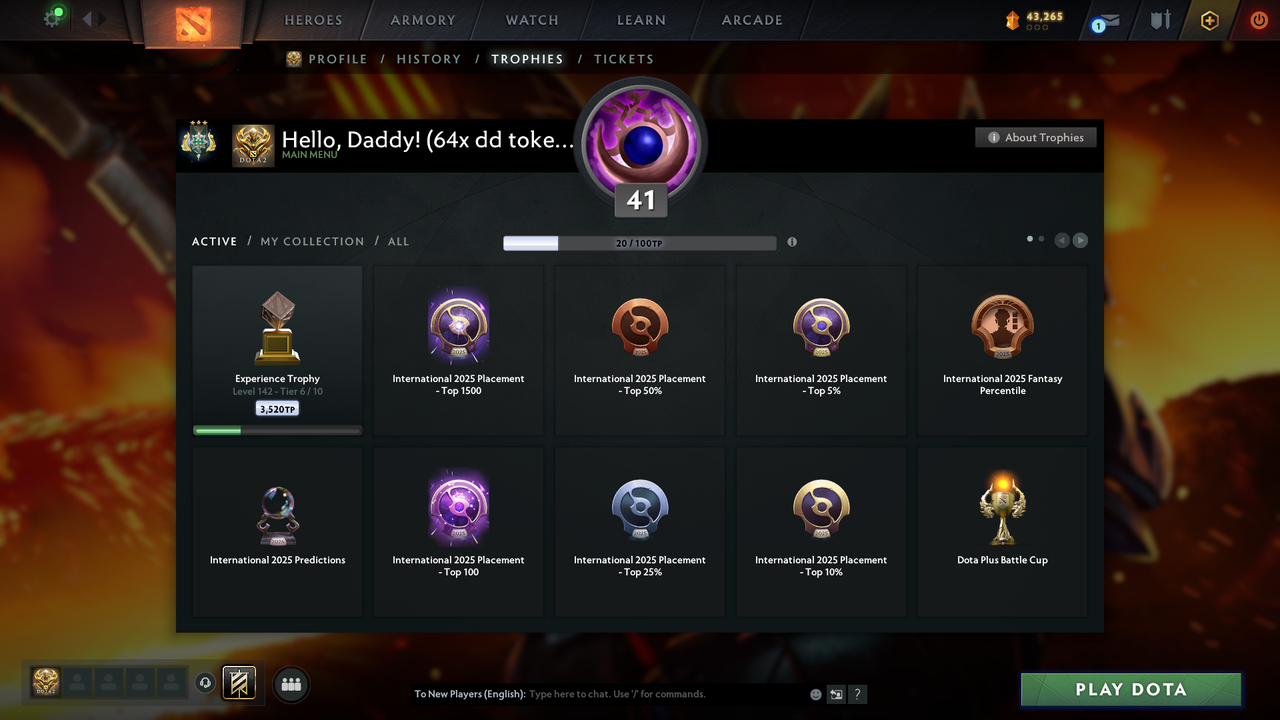Click the friends group icon near the party slots
Viewport: 1280px width, 720px height.
[x=291, y=684]
